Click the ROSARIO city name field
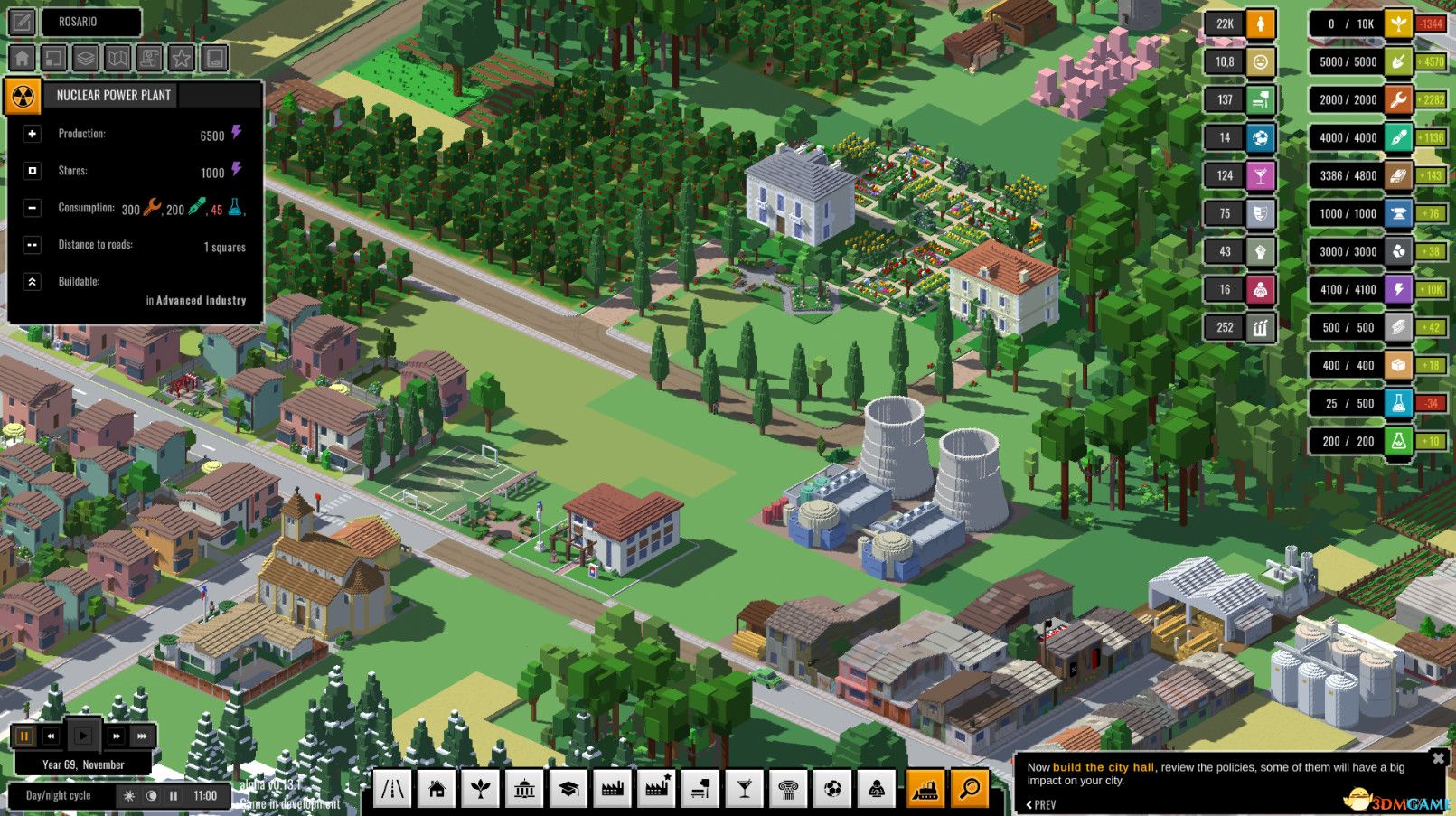This screenshot has height=816, width=1456. pos(90,22)
